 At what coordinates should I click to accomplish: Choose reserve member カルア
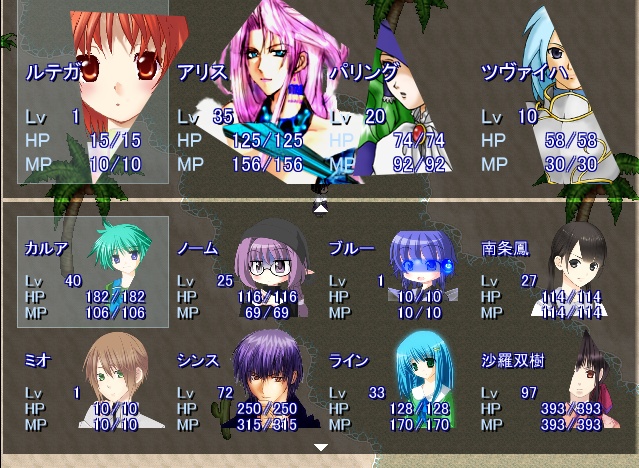click(x=93, y=272)
